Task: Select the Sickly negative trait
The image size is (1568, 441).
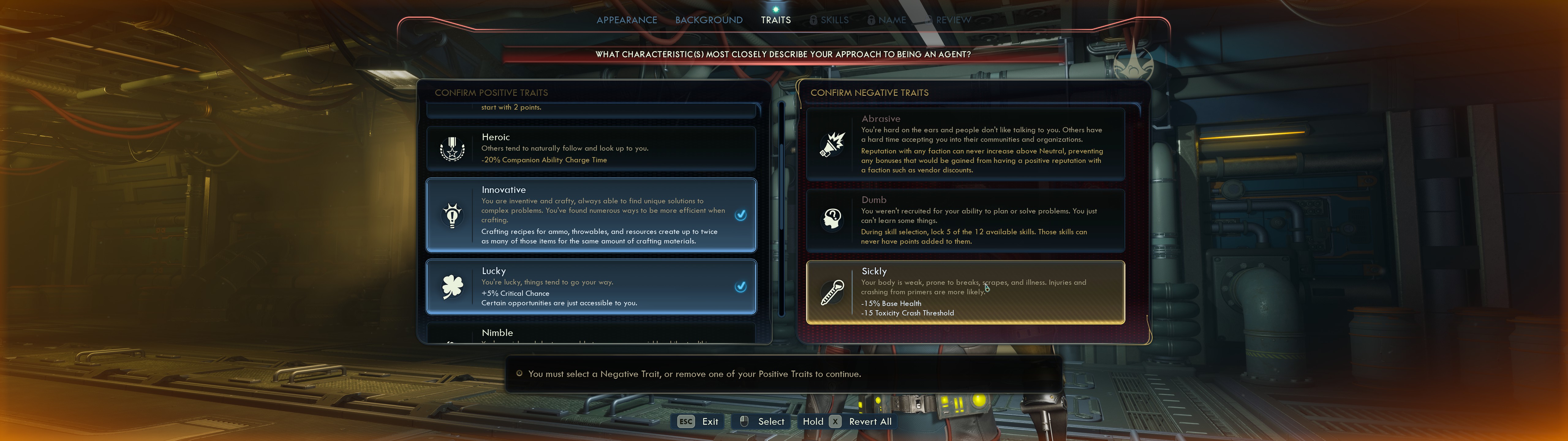Action: click(965, 292)
